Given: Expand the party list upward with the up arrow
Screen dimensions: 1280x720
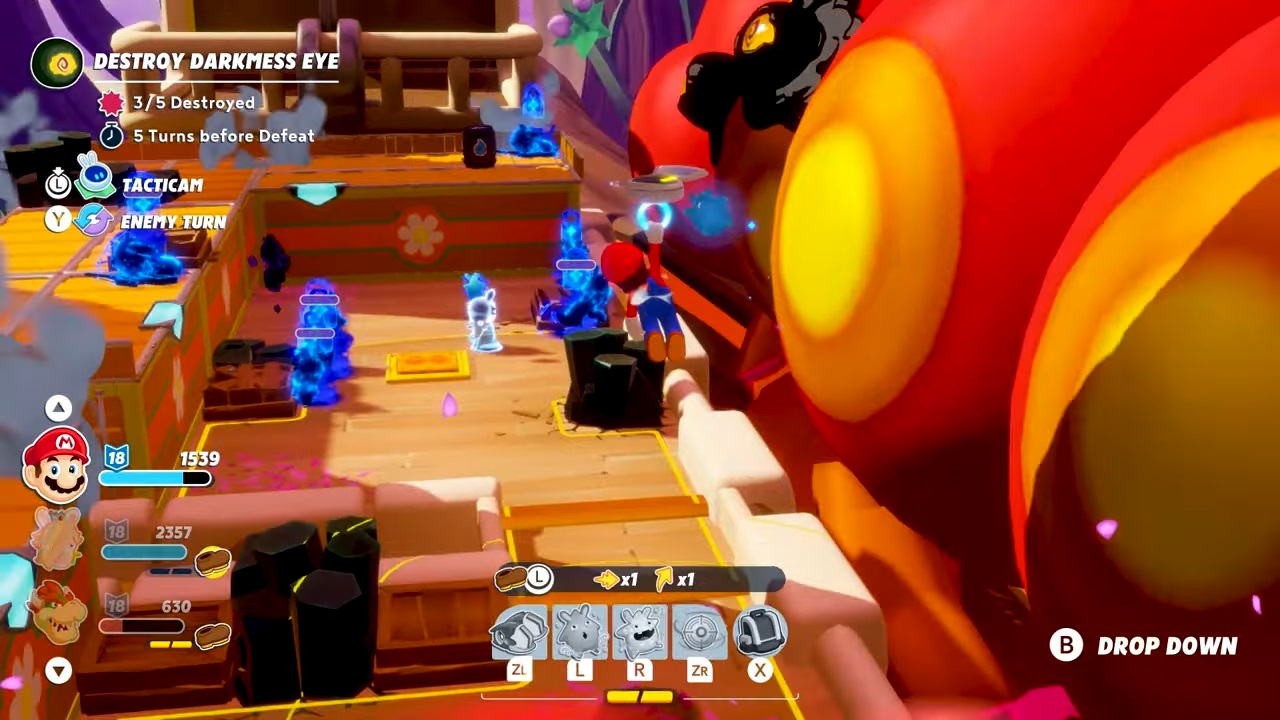Looking at the screenshot, I should point(58,407).
